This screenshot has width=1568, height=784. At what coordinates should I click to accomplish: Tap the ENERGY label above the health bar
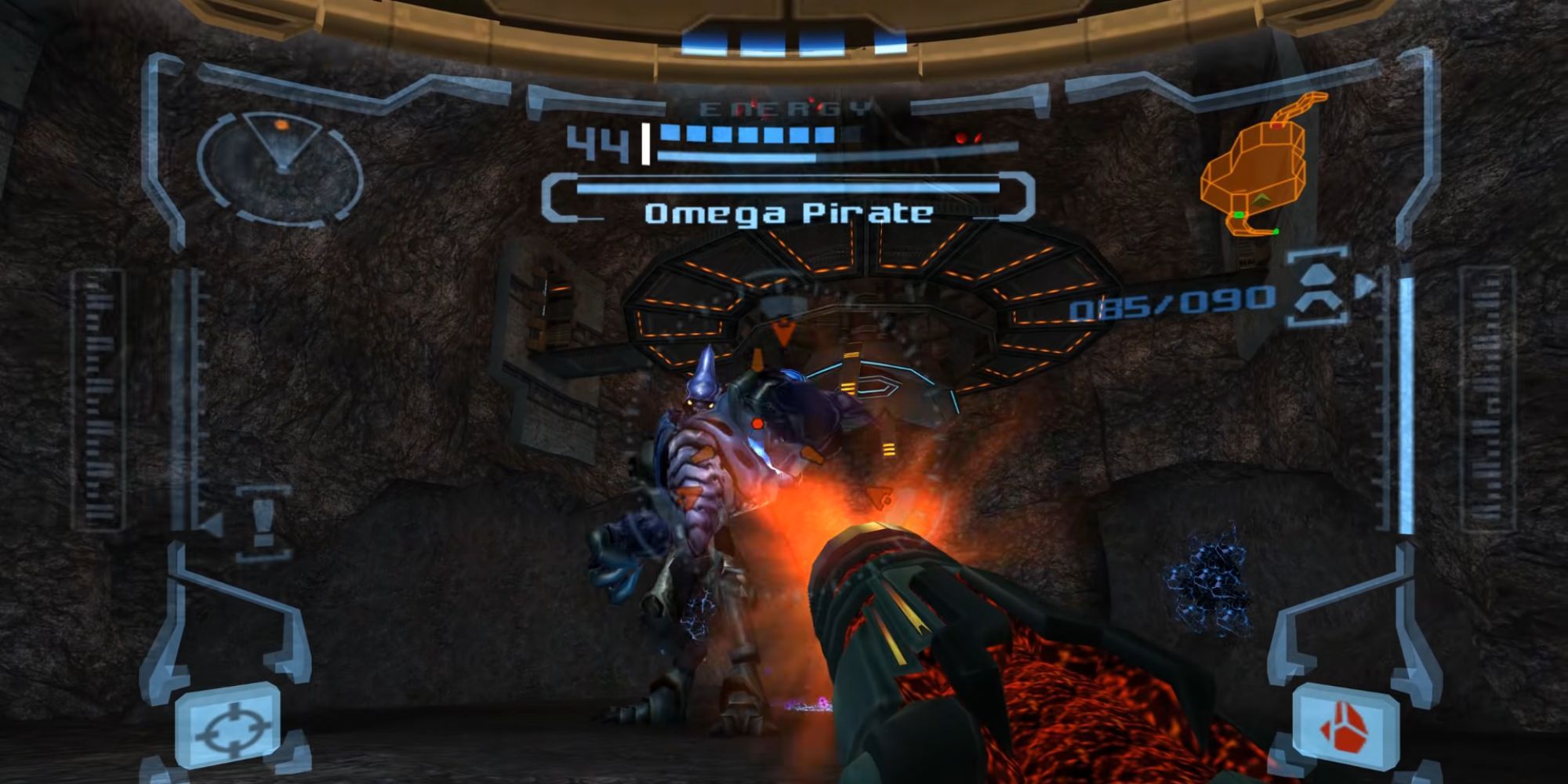pyautogui.click(x=784, y=108)
